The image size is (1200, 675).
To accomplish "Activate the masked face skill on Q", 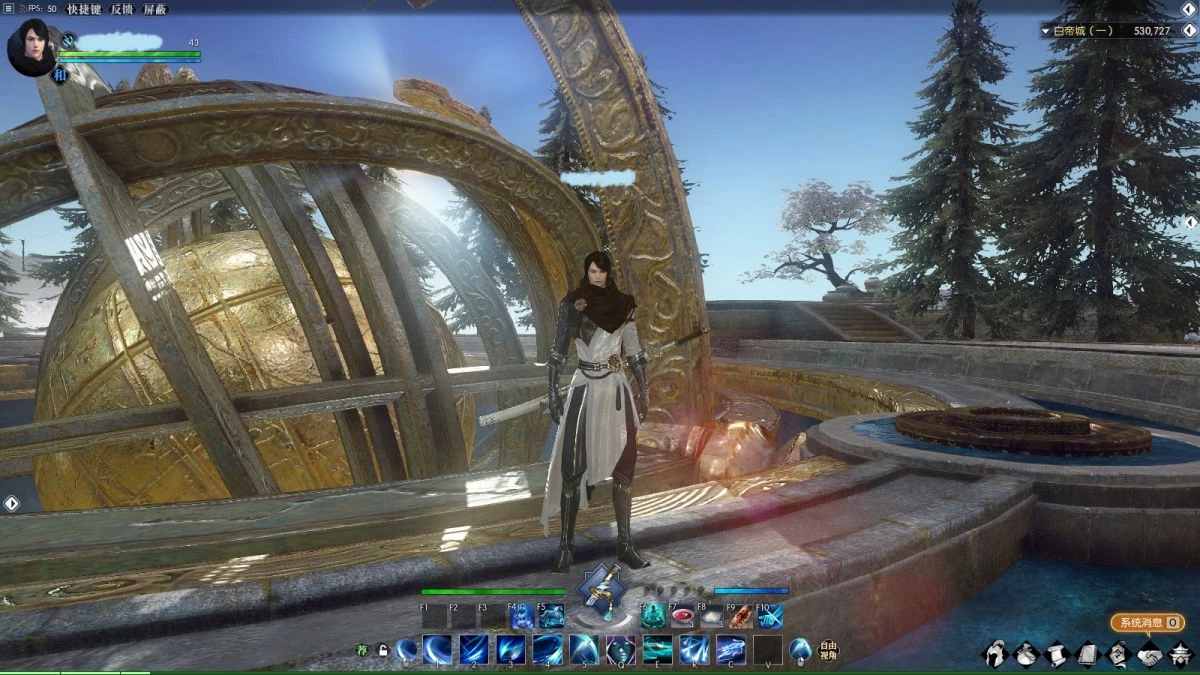I will click(620, 650).
